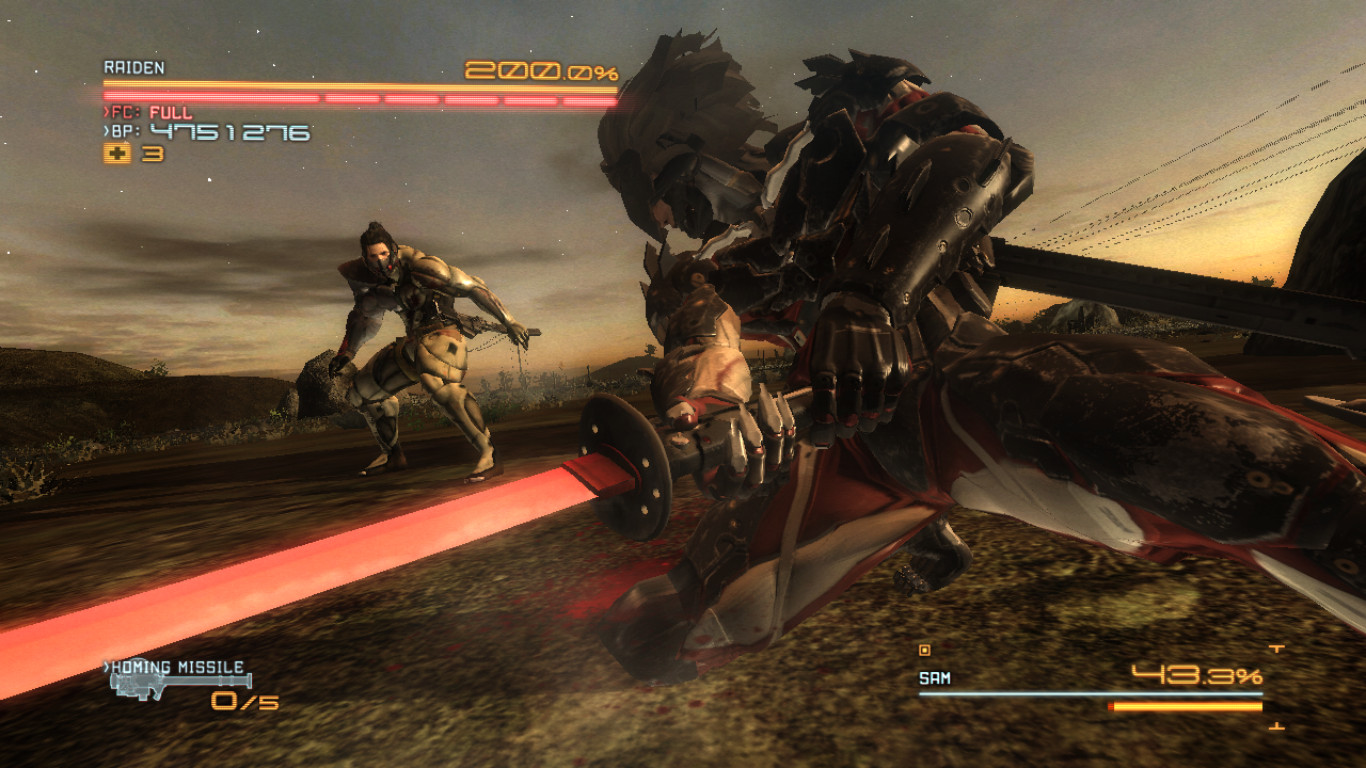The image size is (1366, 768).
Task: Click SAM's red 43.3% health bar
Action: tap(1184, 707)
